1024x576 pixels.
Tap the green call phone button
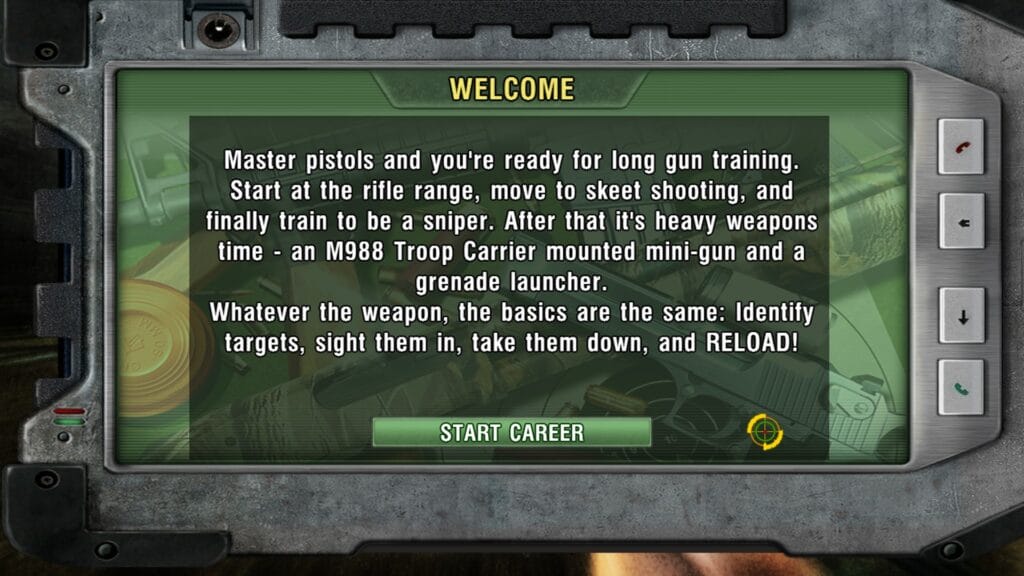961,387
